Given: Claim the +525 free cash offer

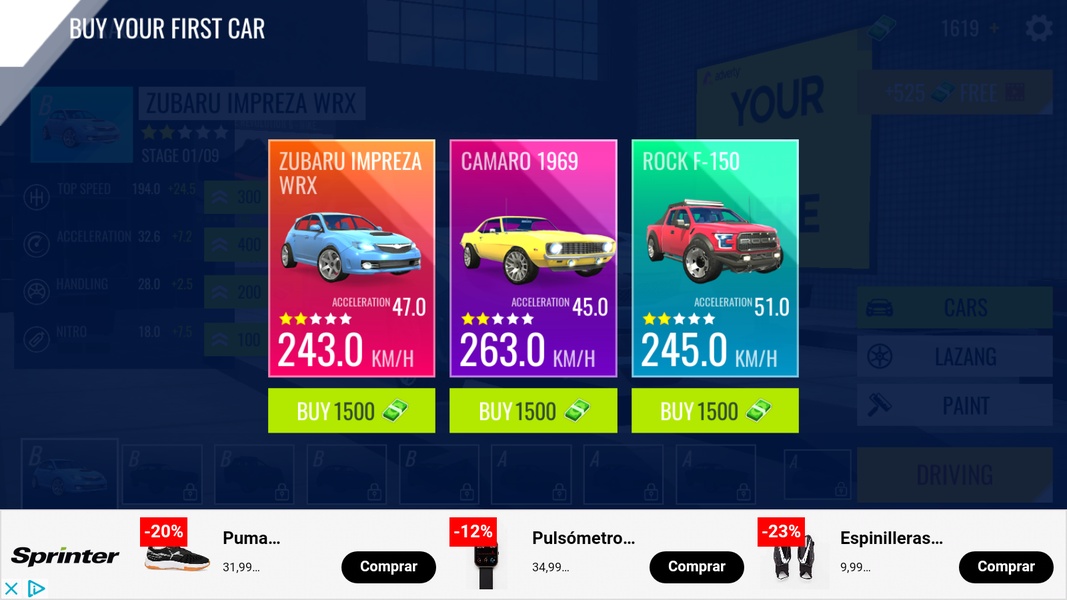Looking at the screenshot, I should [954, 93].
